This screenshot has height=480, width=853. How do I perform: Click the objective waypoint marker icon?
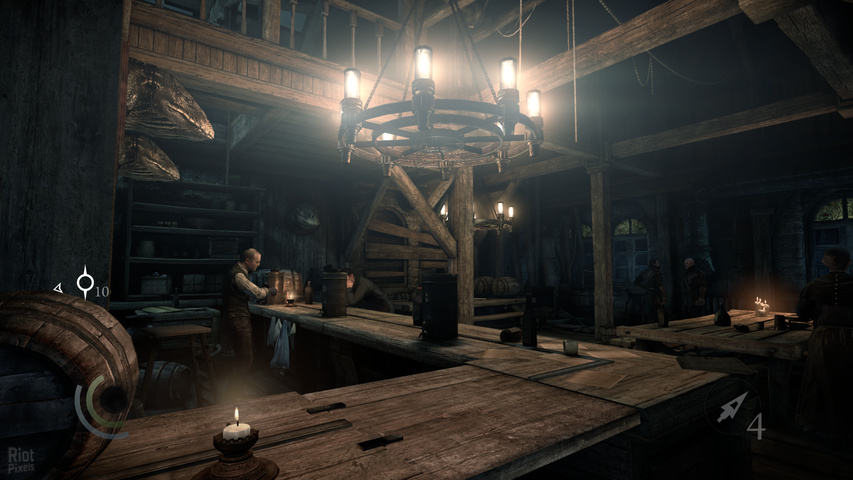tap(85, 283)
